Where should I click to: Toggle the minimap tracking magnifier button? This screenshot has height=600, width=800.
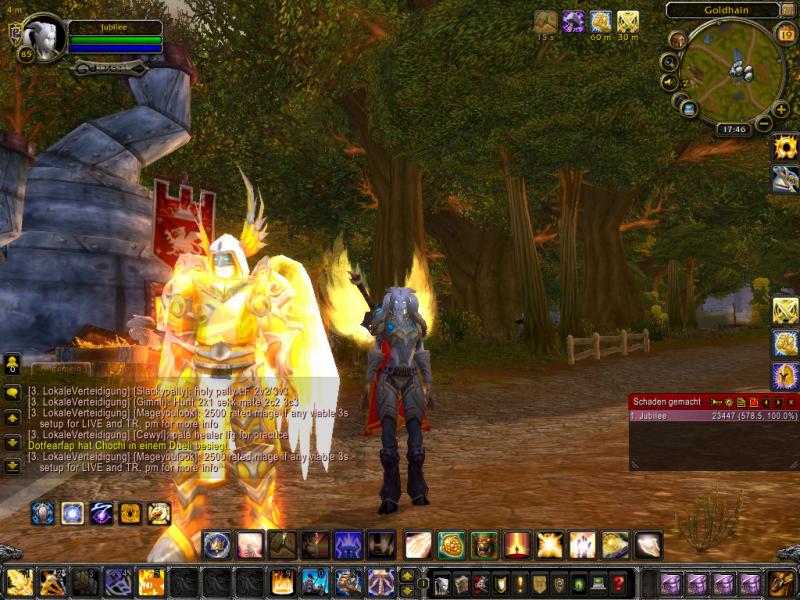click(668, 61)
